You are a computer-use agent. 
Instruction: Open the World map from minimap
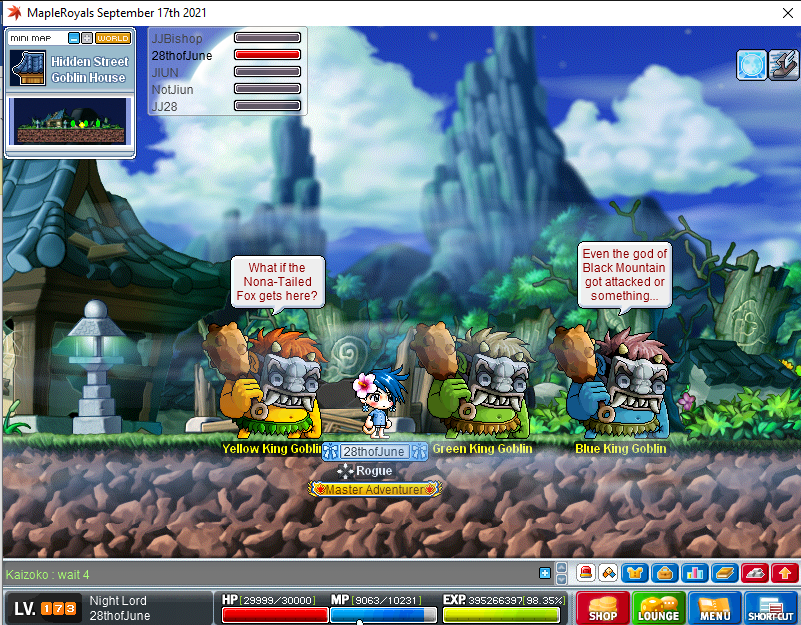tap(113, 38)
